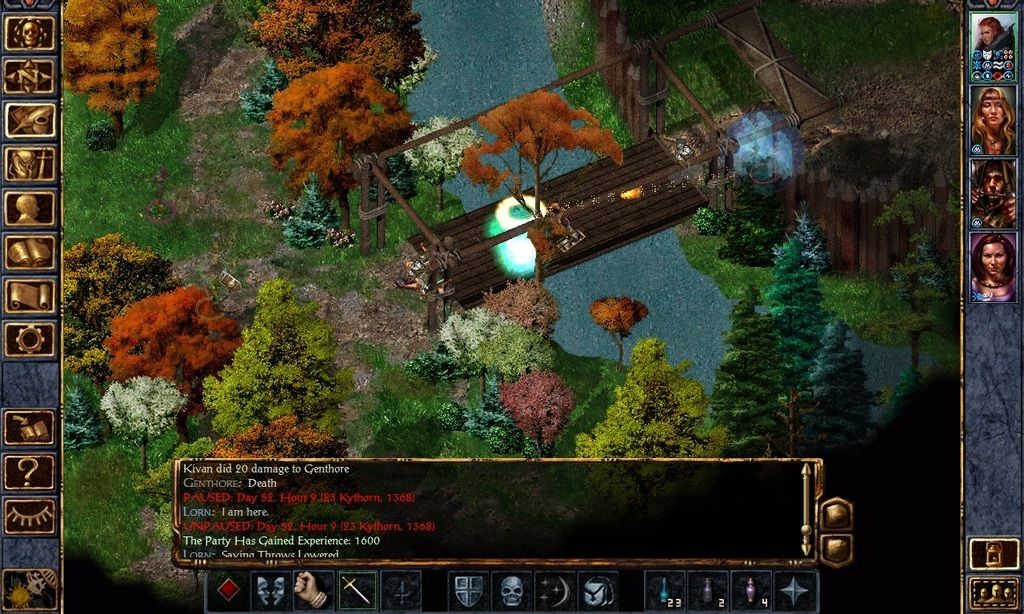Select the blonde woman's portrait
The height and width of the screenshot is (614, 1024).
(x=993, y=120)
